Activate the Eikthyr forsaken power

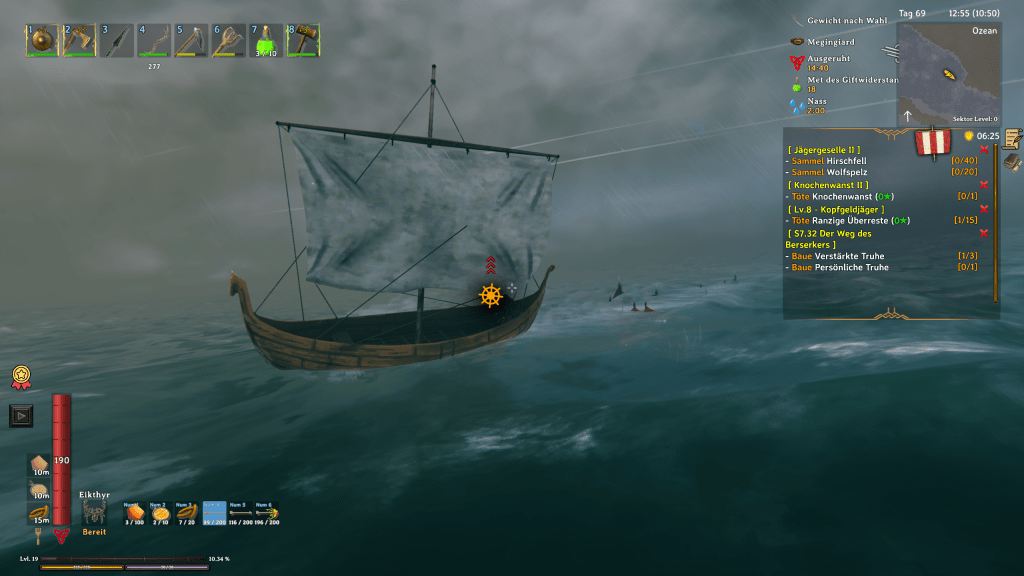point(95,514)
